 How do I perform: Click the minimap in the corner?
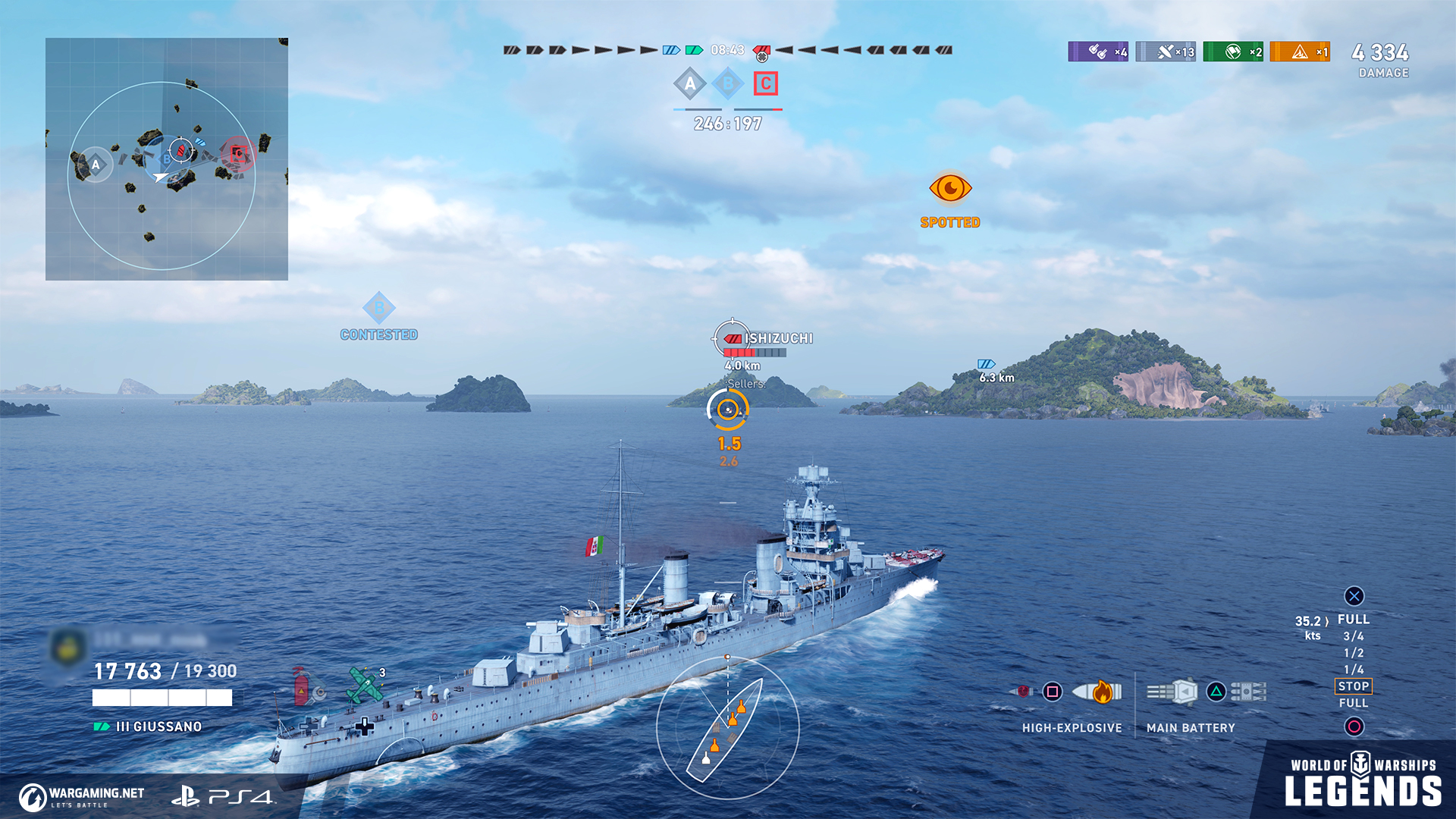[167, 159]
